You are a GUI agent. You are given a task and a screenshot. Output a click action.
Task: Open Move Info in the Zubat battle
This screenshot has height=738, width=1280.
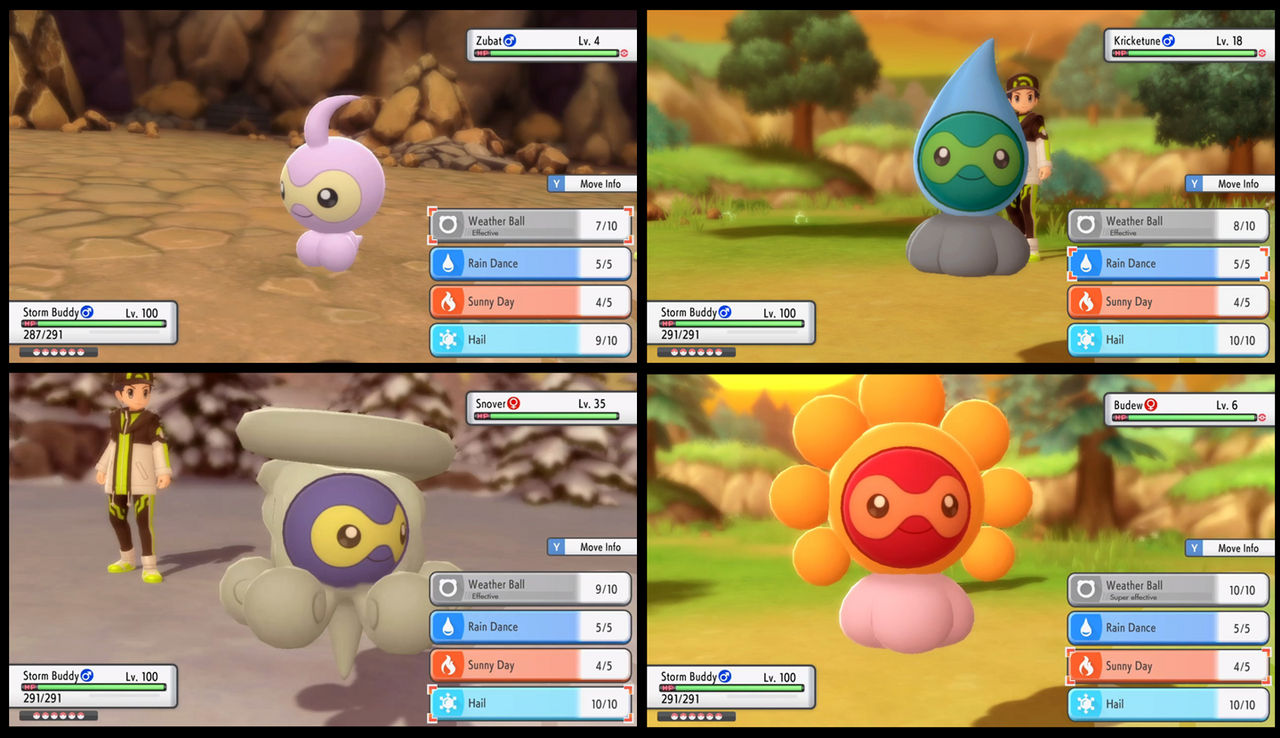[591, 183]
